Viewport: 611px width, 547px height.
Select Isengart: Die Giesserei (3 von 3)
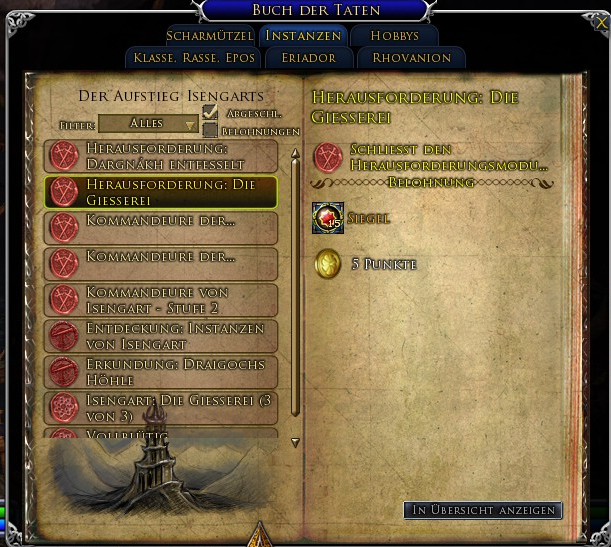click(161, 407)
